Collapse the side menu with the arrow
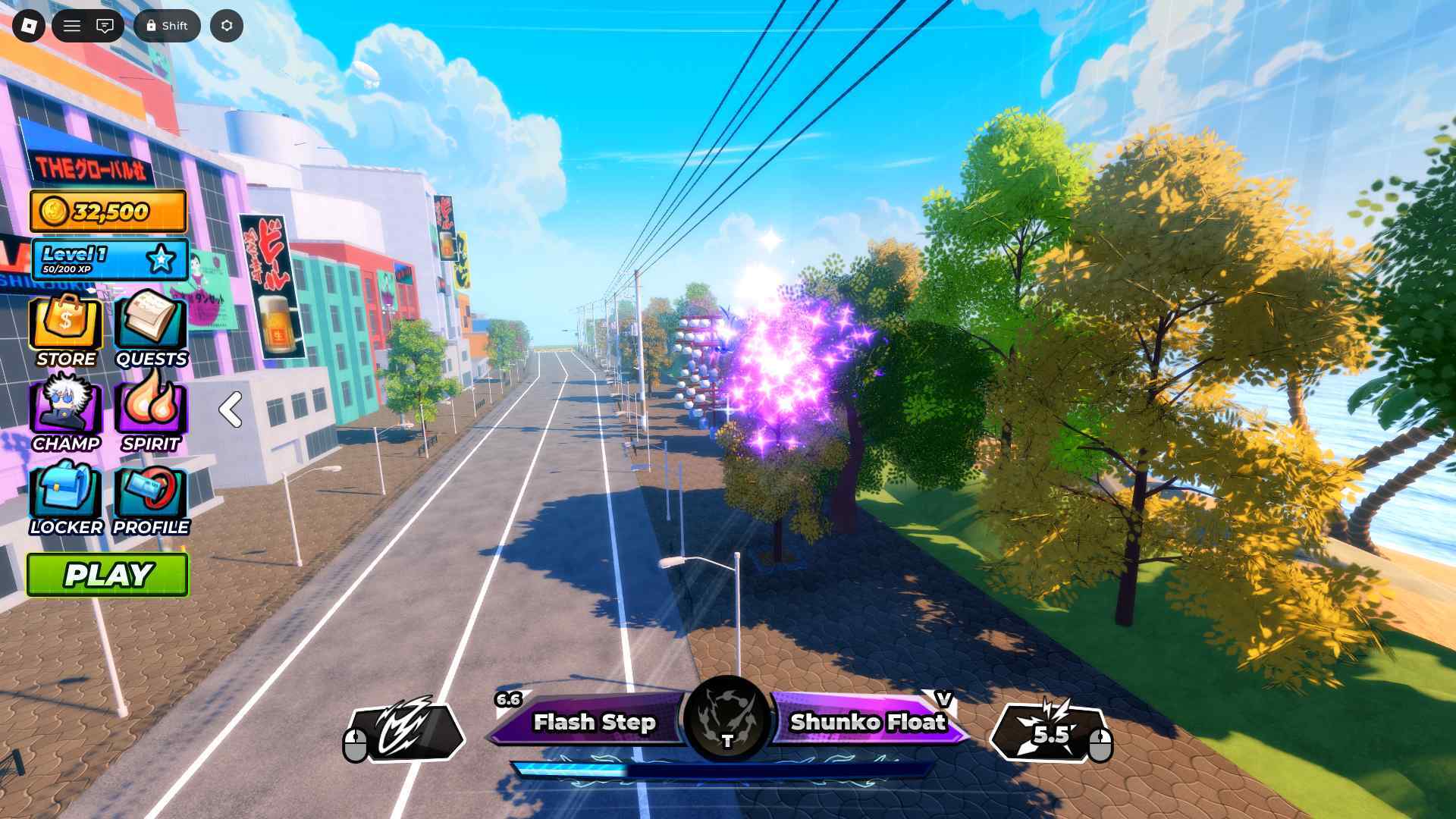1456x819 pixels. (231, 409)
